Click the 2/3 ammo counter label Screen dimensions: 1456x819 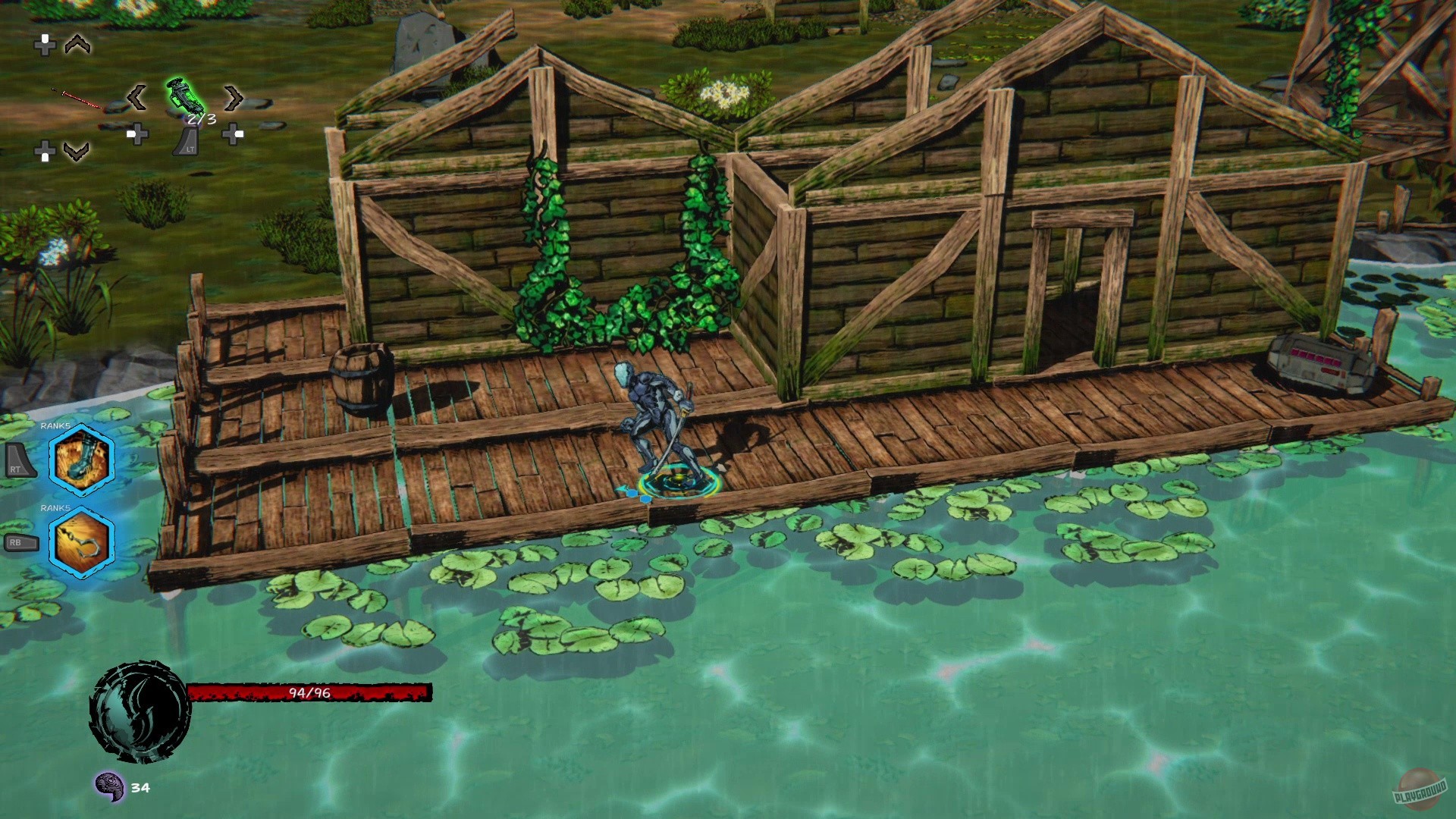point(202,118)
